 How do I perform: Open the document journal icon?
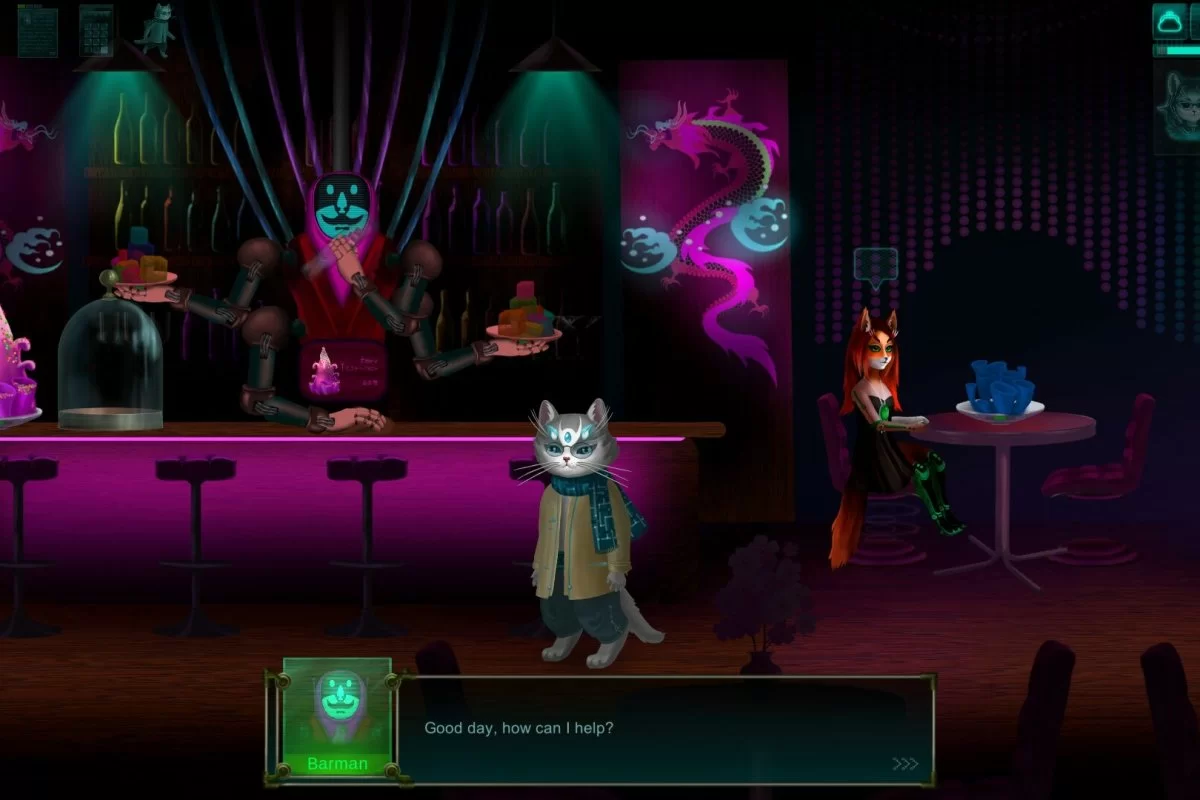tap(37, 30)
